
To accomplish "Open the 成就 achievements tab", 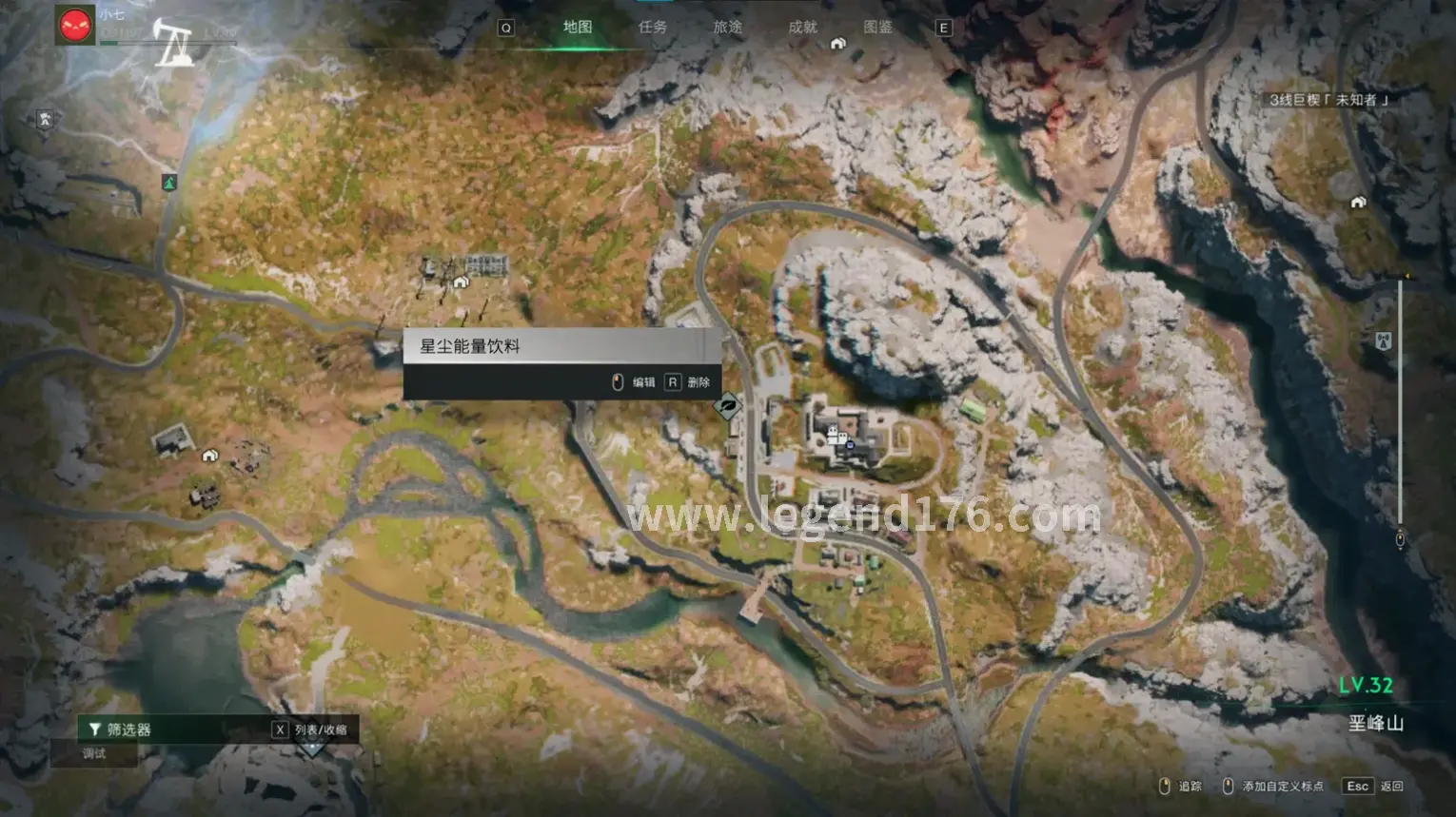I will (x=802, y=27).
